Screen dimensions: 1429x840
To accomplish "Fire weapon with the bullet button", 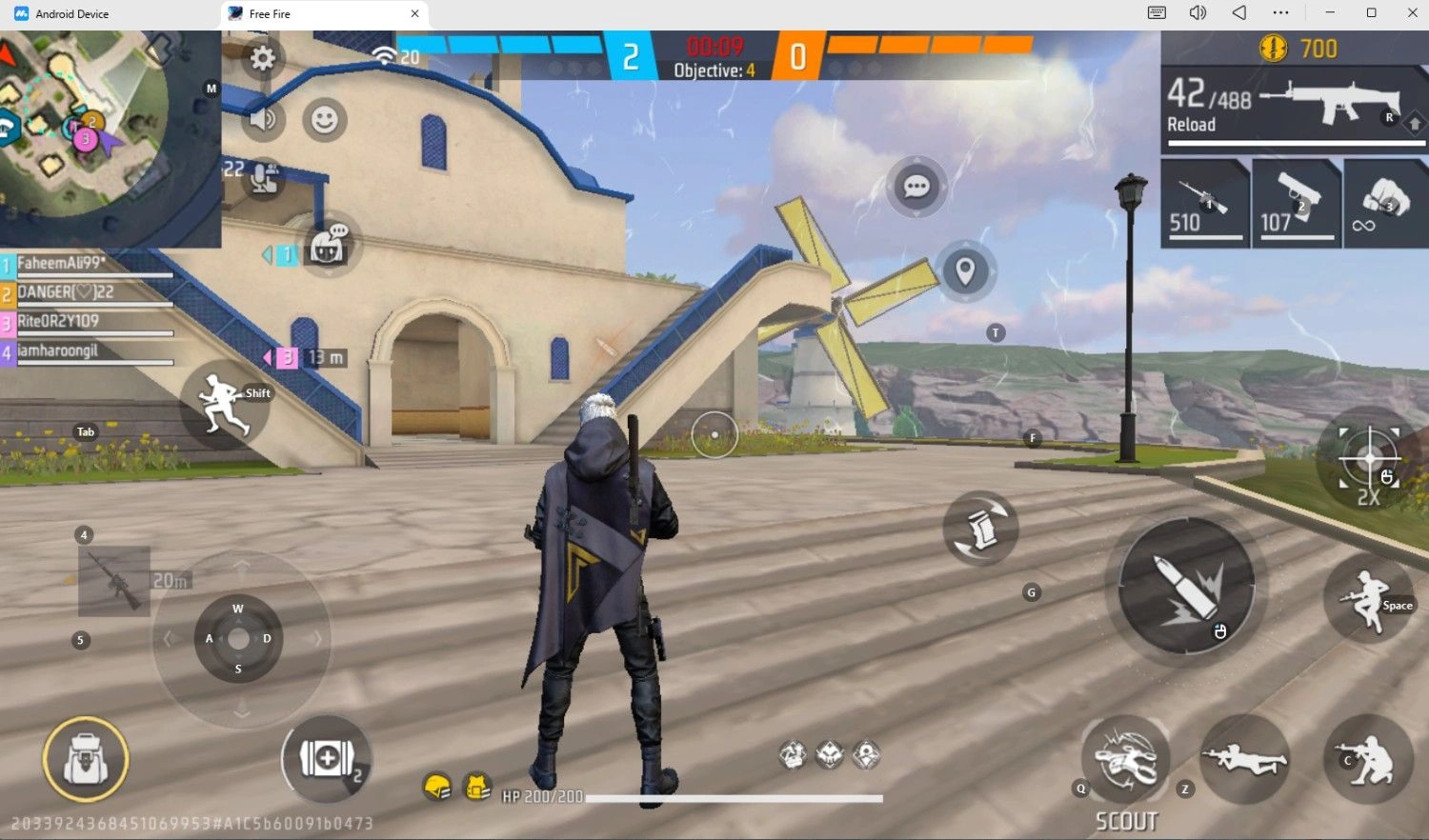I will pos(1185,587).
